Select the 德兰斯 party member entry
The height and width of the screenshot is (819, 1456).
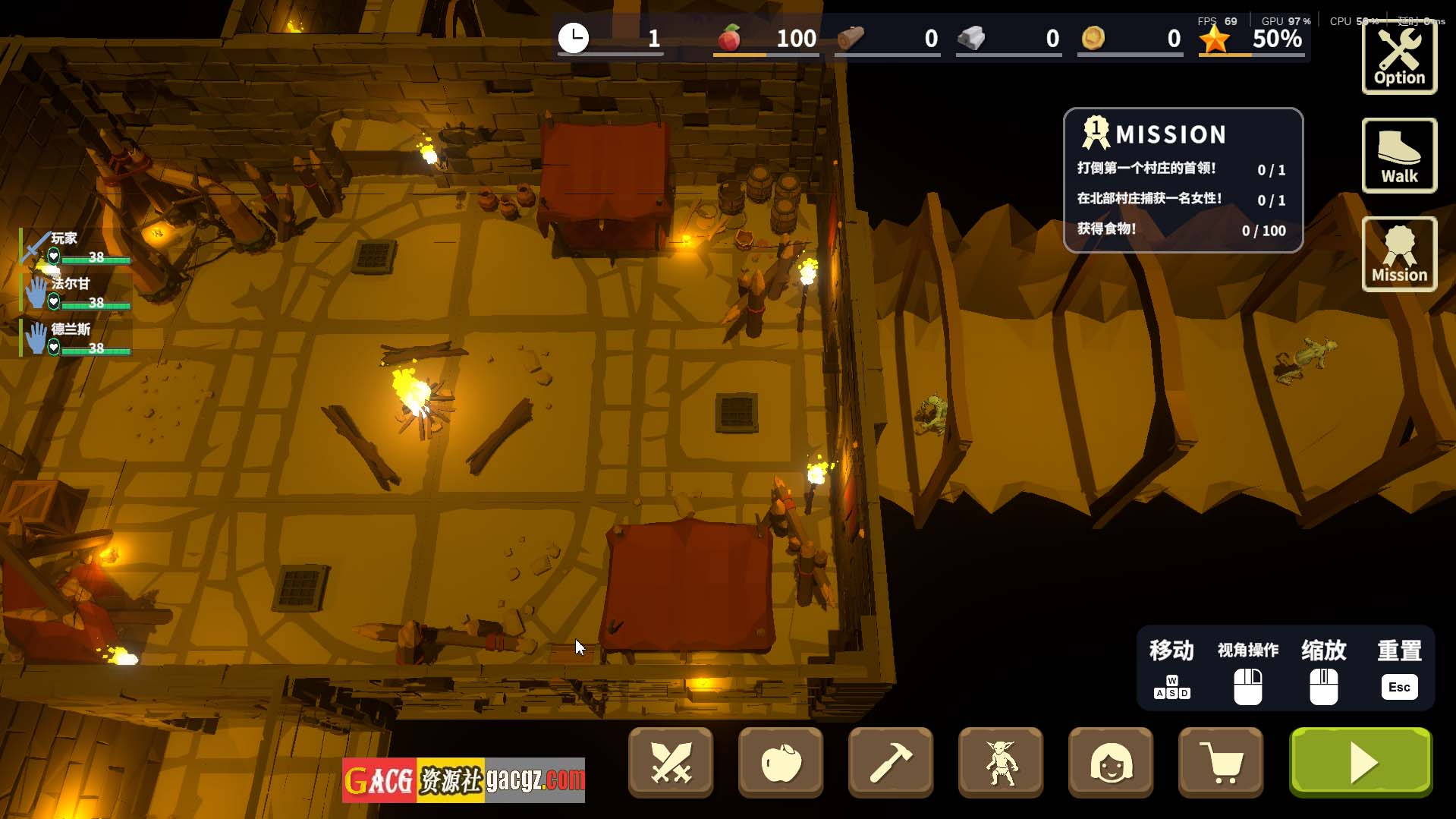click(76, 339)
